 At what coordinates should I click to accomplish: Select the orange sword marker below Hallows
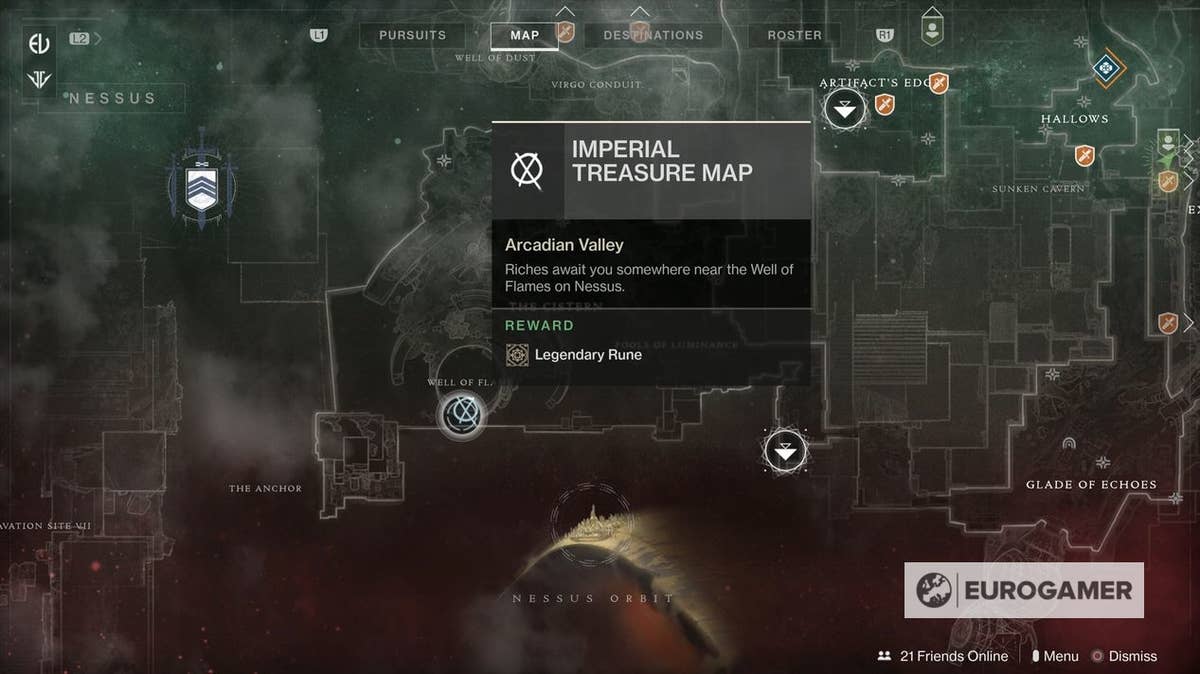click(x=1085, y=155)
